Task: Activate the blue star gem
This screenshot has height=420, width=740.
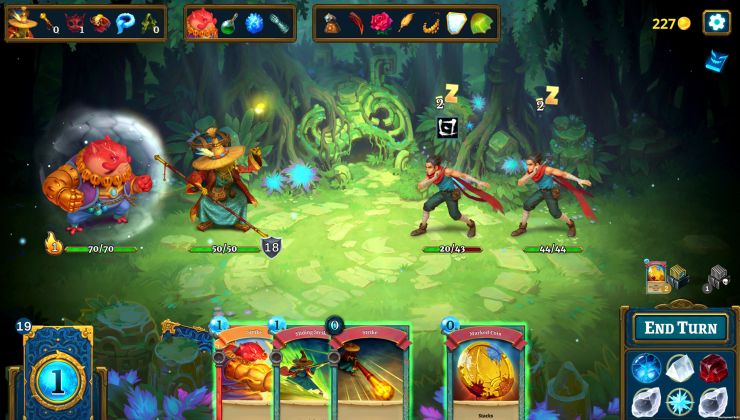Action: [x=679, y=401]
